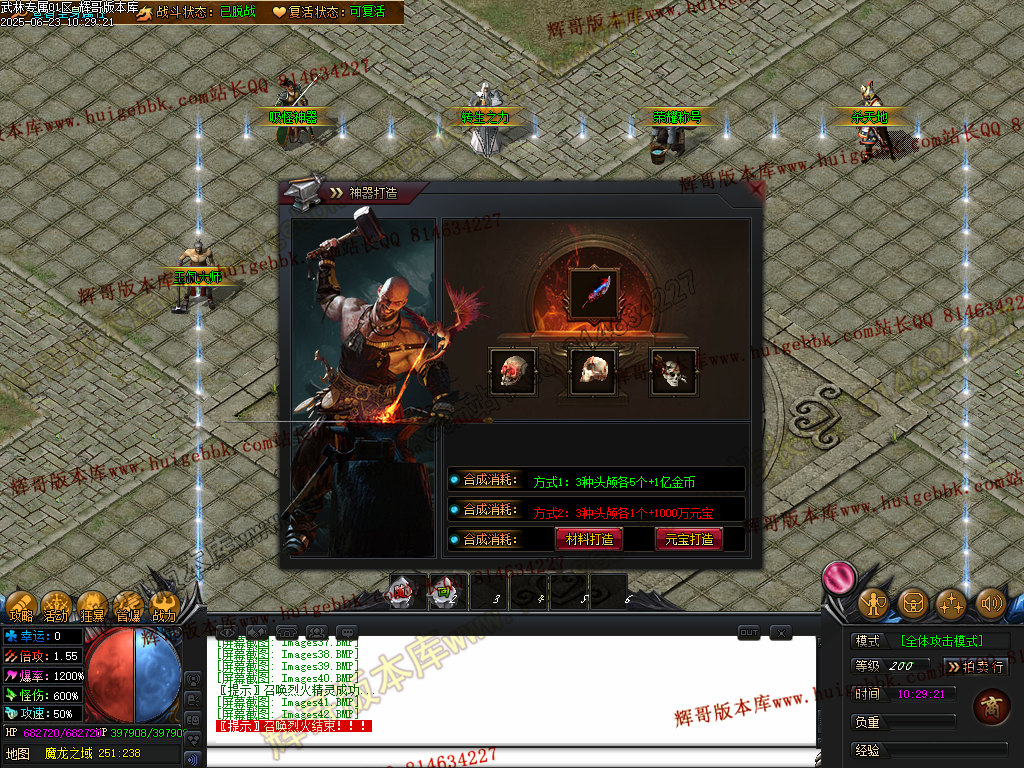
Task: Use the hotbar item in slot 1
Action: tap(403, 593)
